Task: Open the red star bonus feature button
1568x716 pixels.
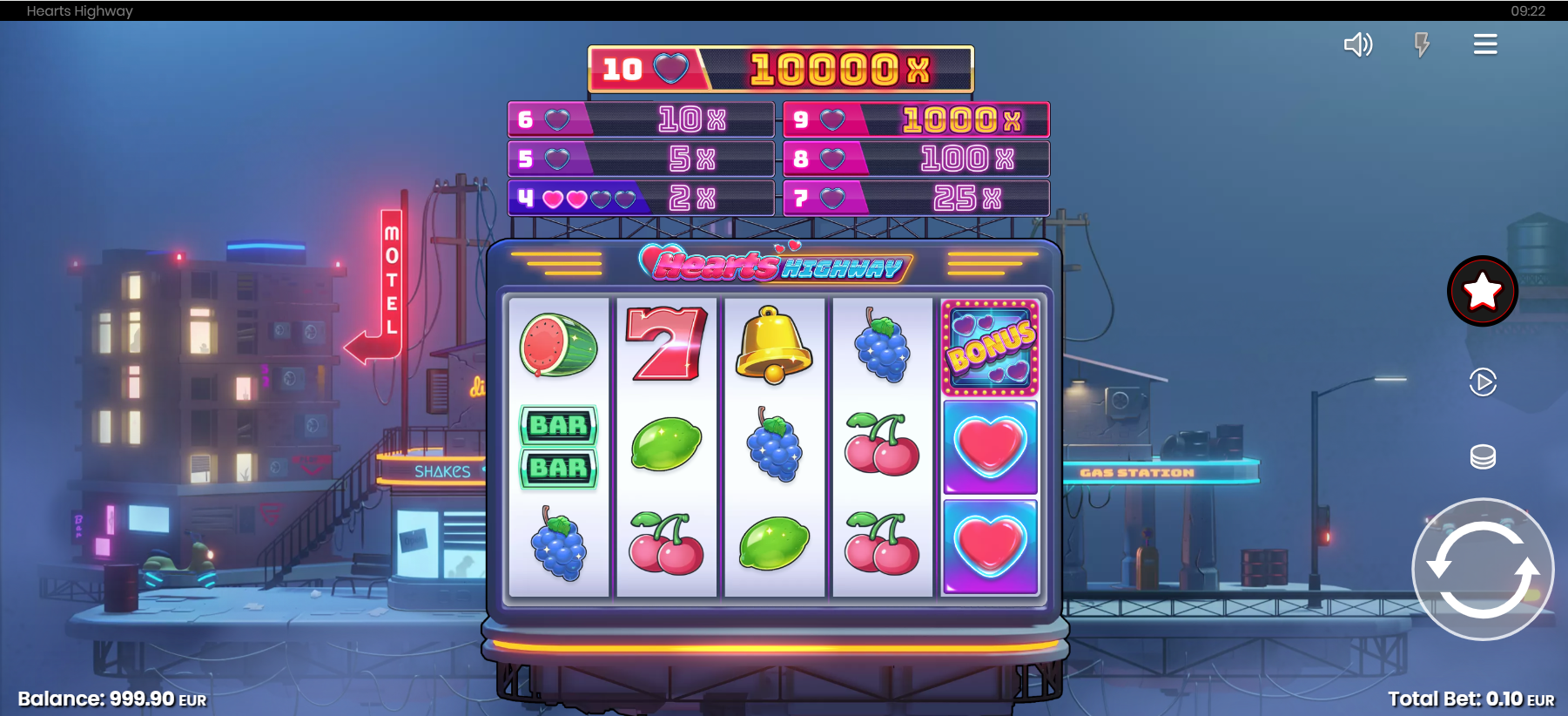Action: click(1482, 291)
